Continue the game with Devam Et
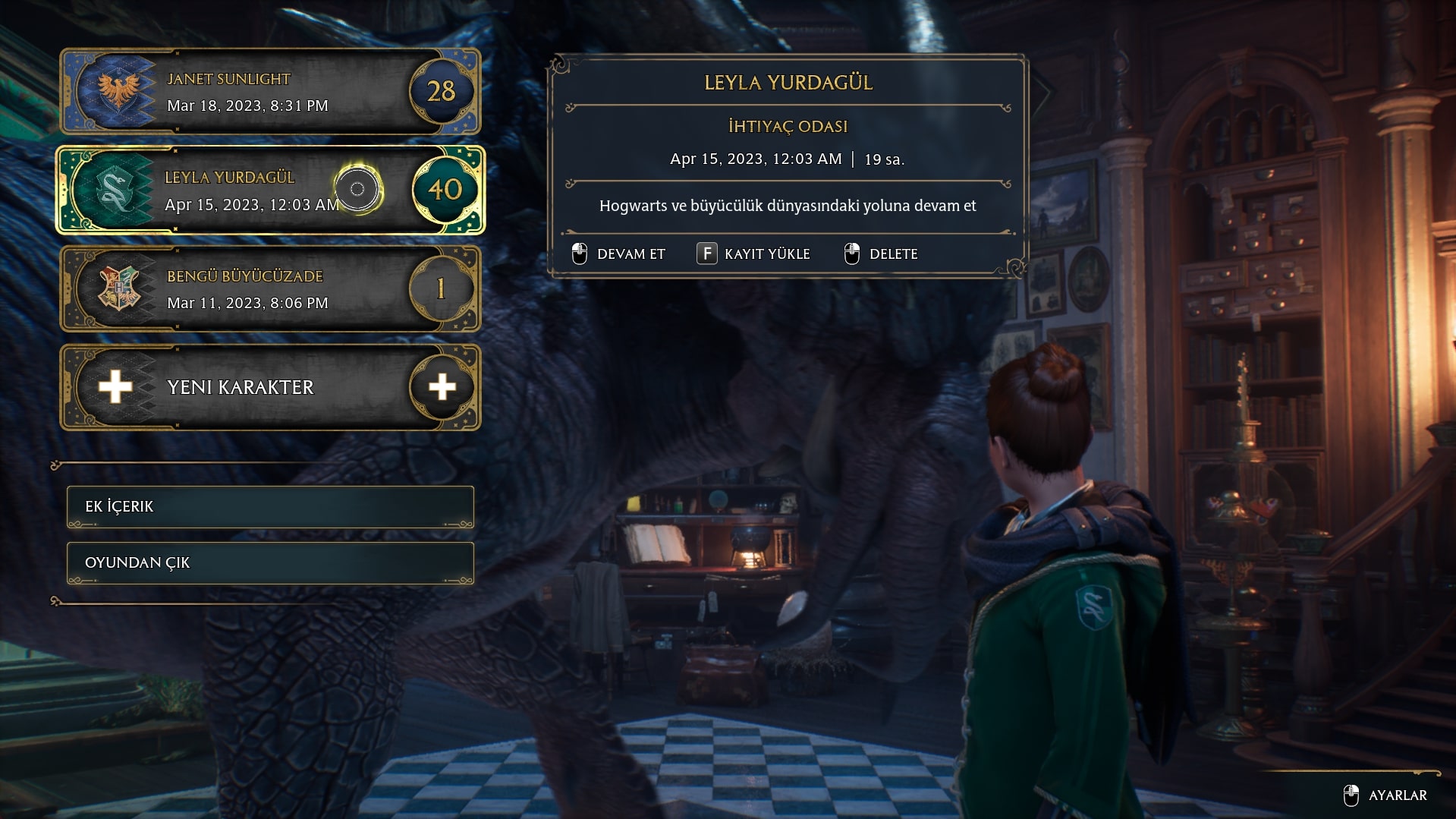Viewport: 1456px width, 819px height. point(619,254)
